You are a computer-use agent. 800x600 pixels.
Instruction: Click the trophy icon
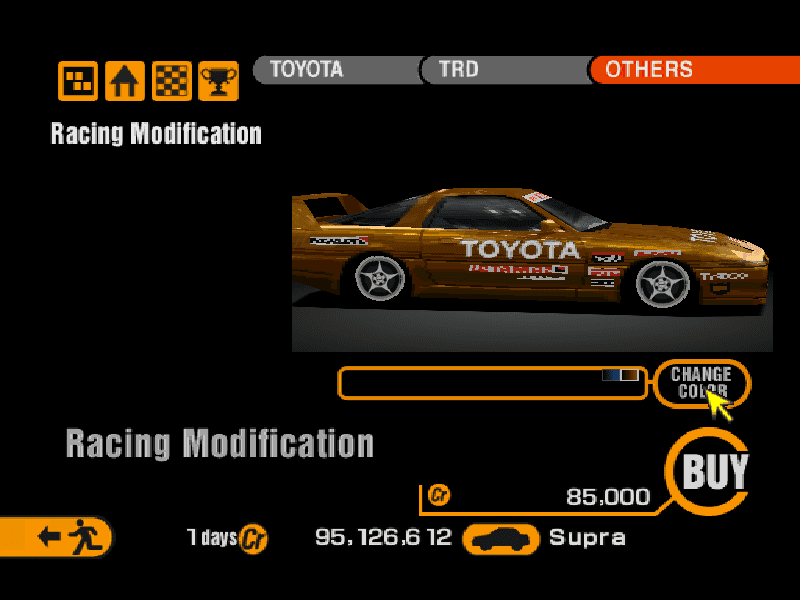point(218,81)
